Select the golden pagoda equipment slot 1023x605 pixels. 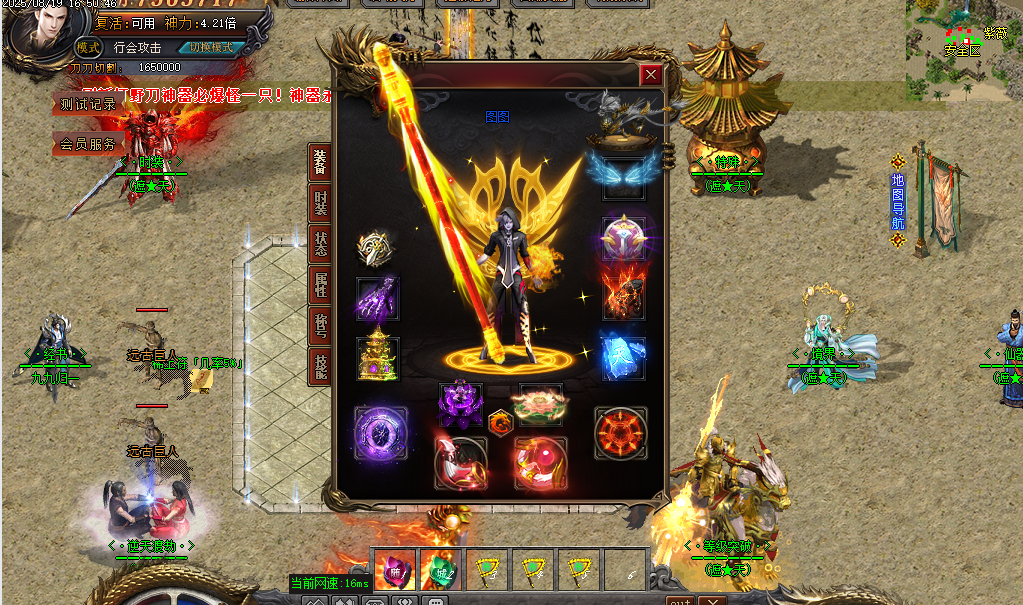pos(378,357)
